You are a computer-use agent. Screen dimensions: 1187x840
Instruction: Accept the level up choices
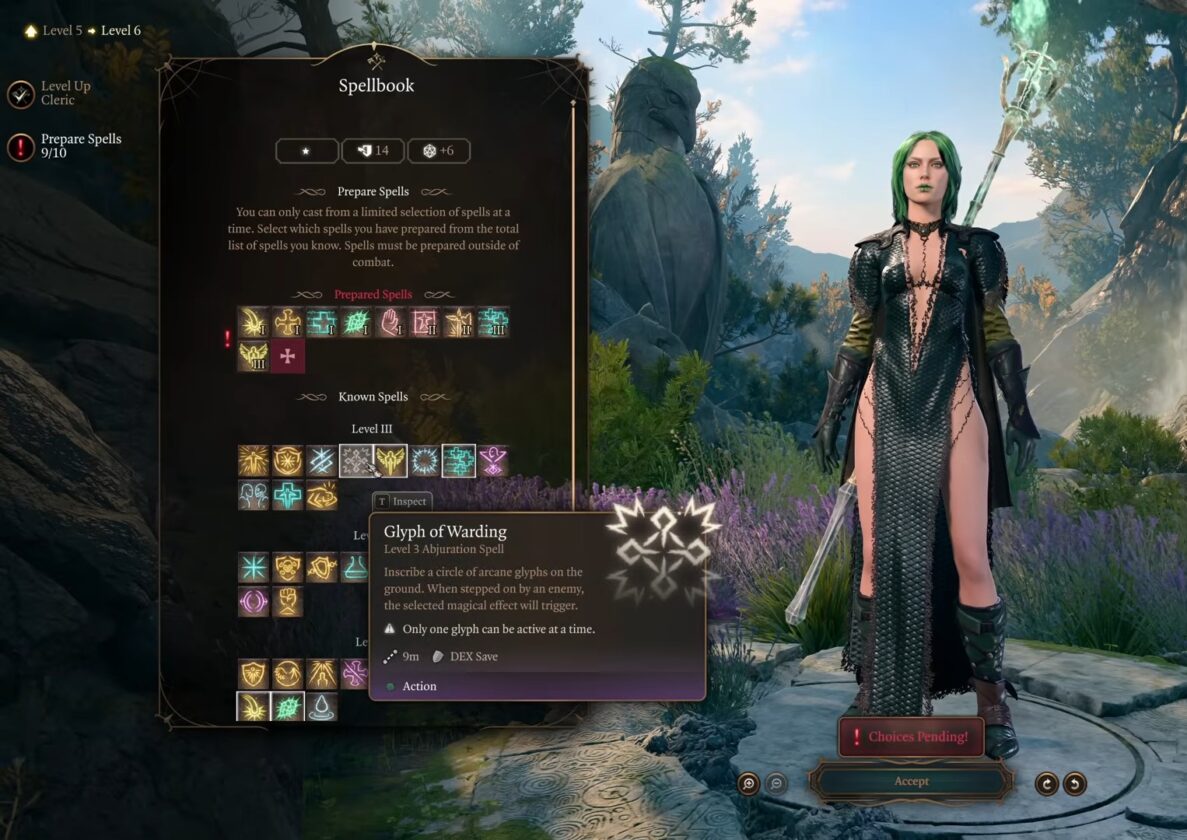point(910,781)
